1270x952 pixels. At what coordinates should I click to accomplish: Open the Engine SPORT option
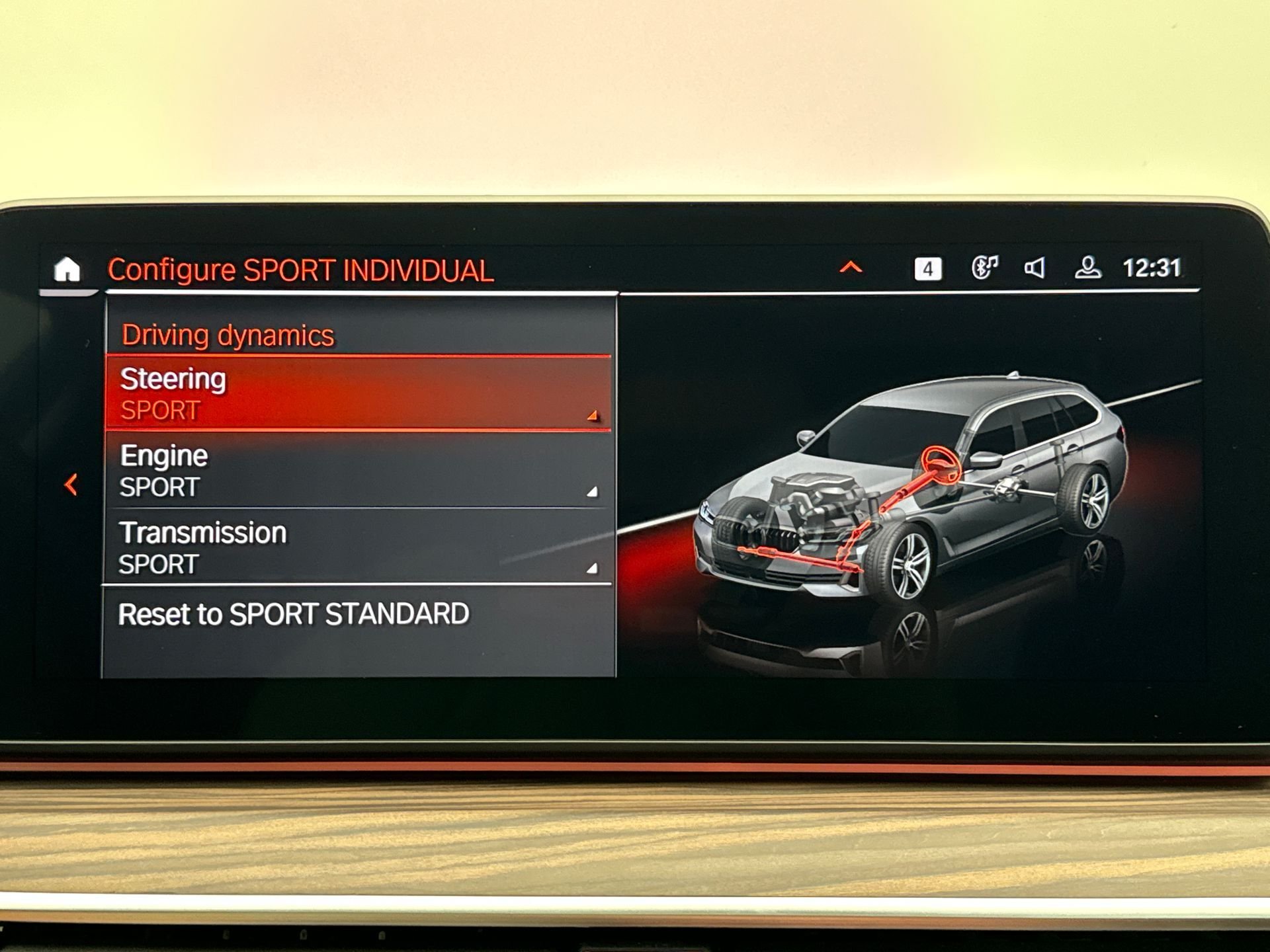click(358, 471)
